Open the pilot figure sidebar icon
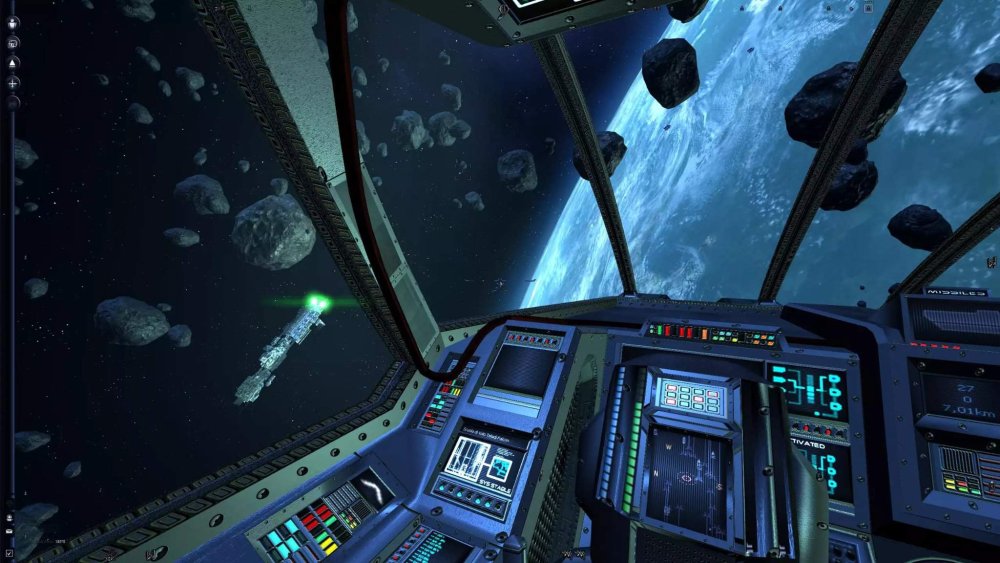Viewport: 1000px width, 563px height. click(13, 23)
